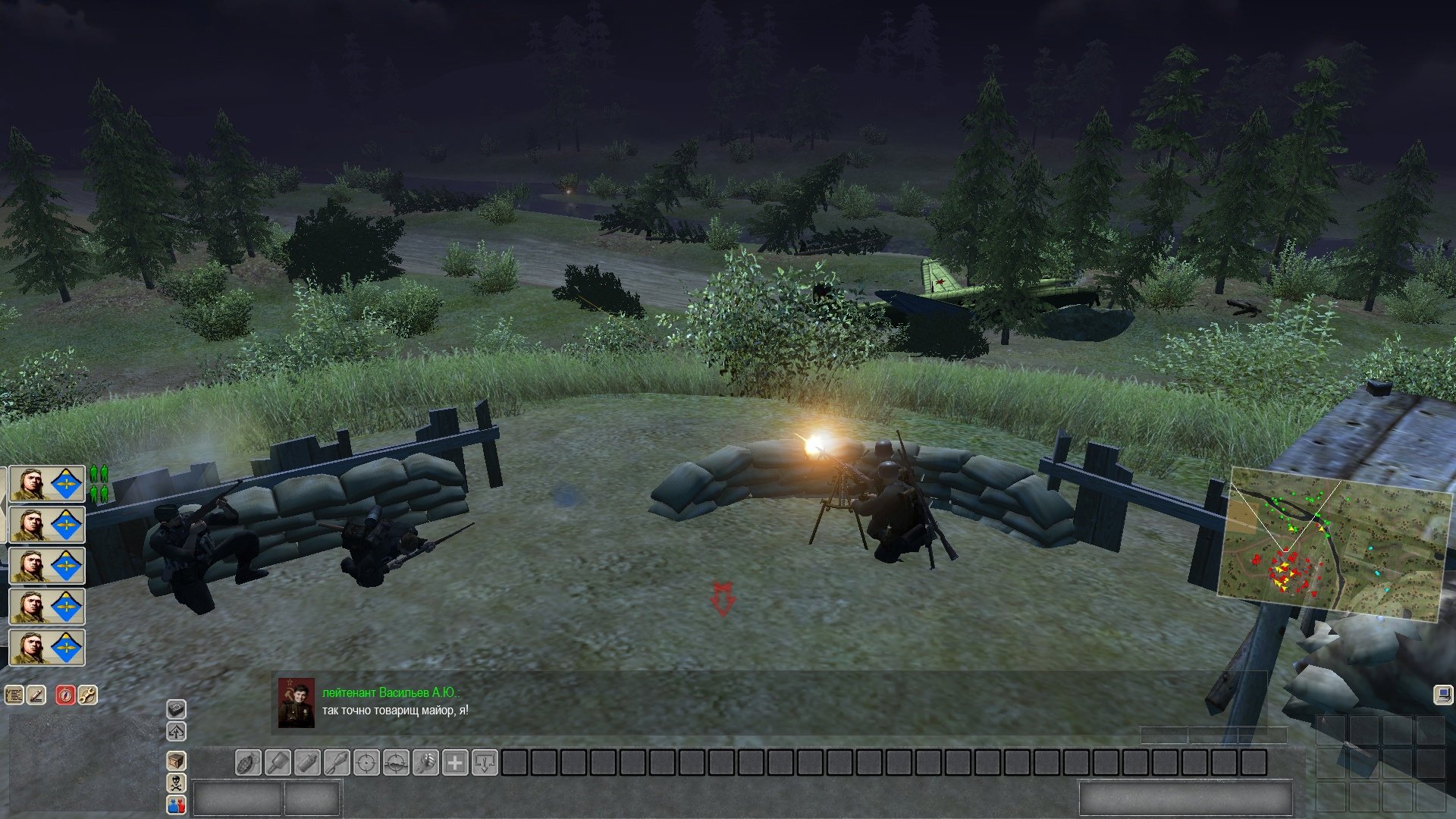
Task: Click the skull and crossbones button
Action: [x=176, y=783]
